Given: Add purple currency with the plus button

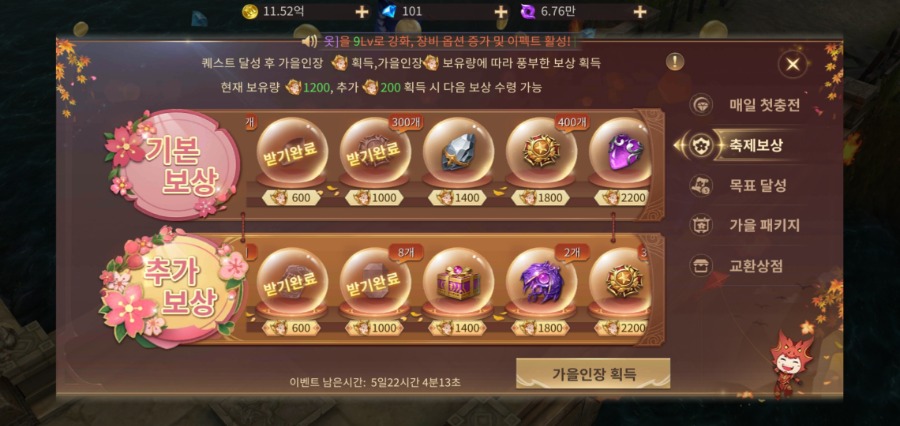Looking at the screenshot, I should click(640, 12).
